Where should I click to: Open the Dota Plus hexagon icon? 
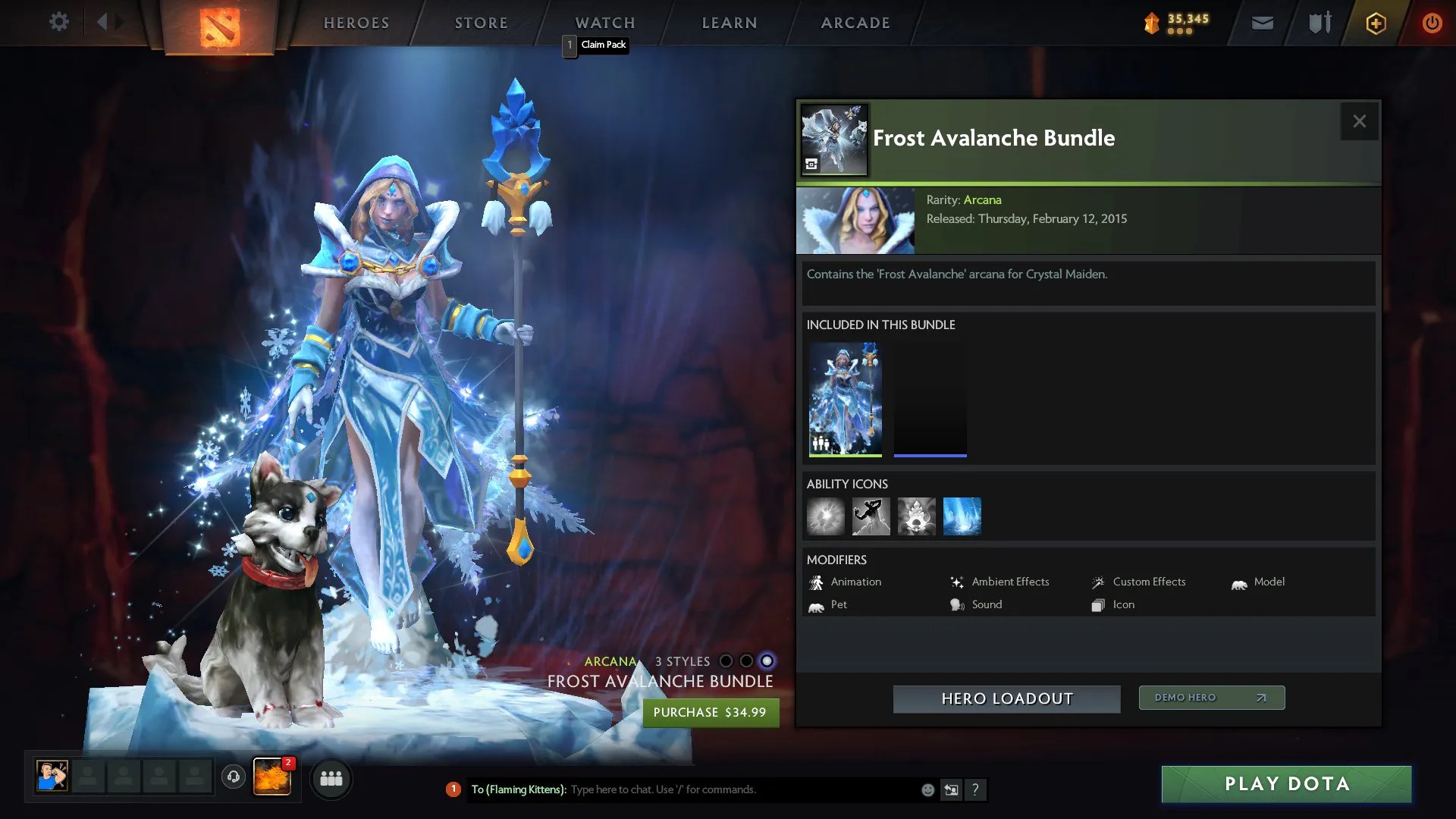(1375, 23)
